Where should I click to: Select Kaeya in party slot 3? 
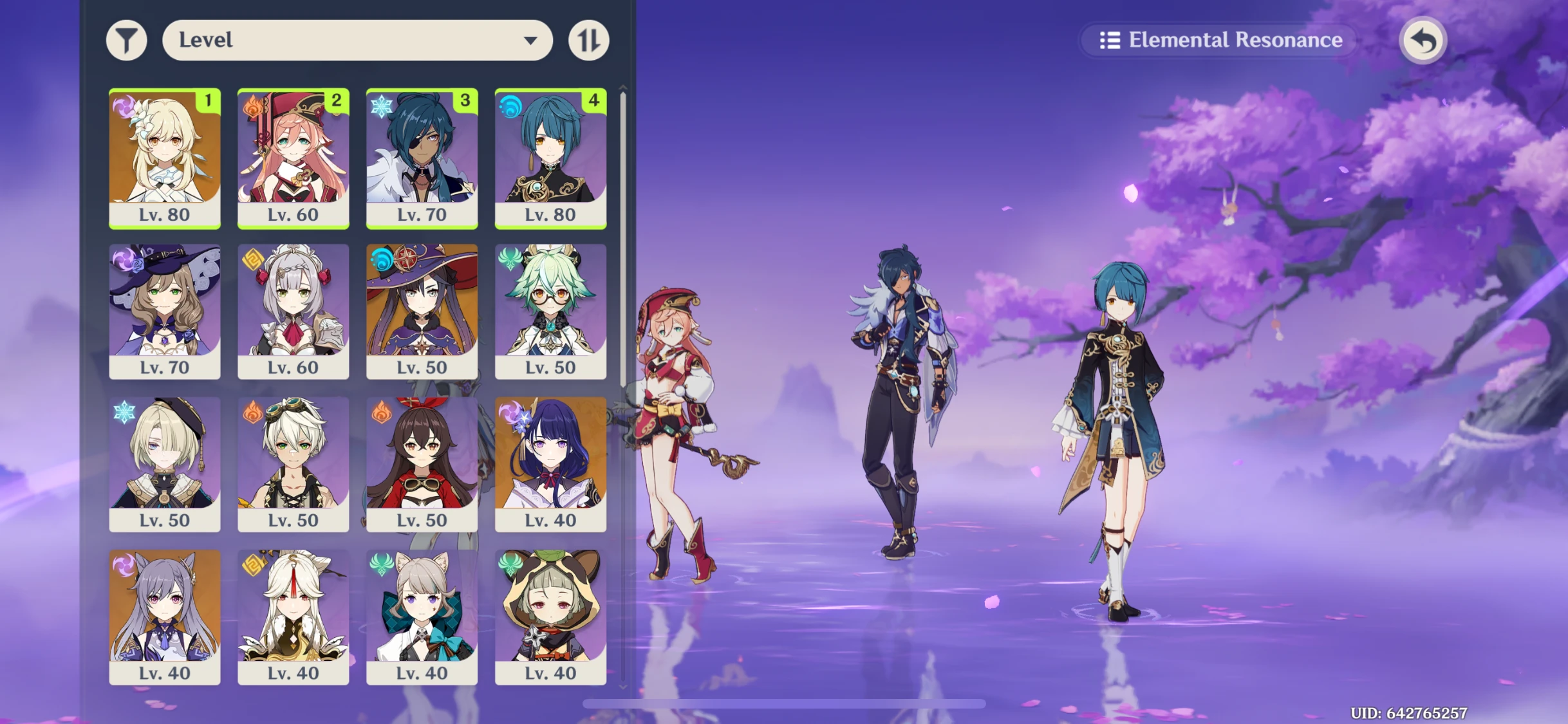pyautogui.click(x=422, y=158)
